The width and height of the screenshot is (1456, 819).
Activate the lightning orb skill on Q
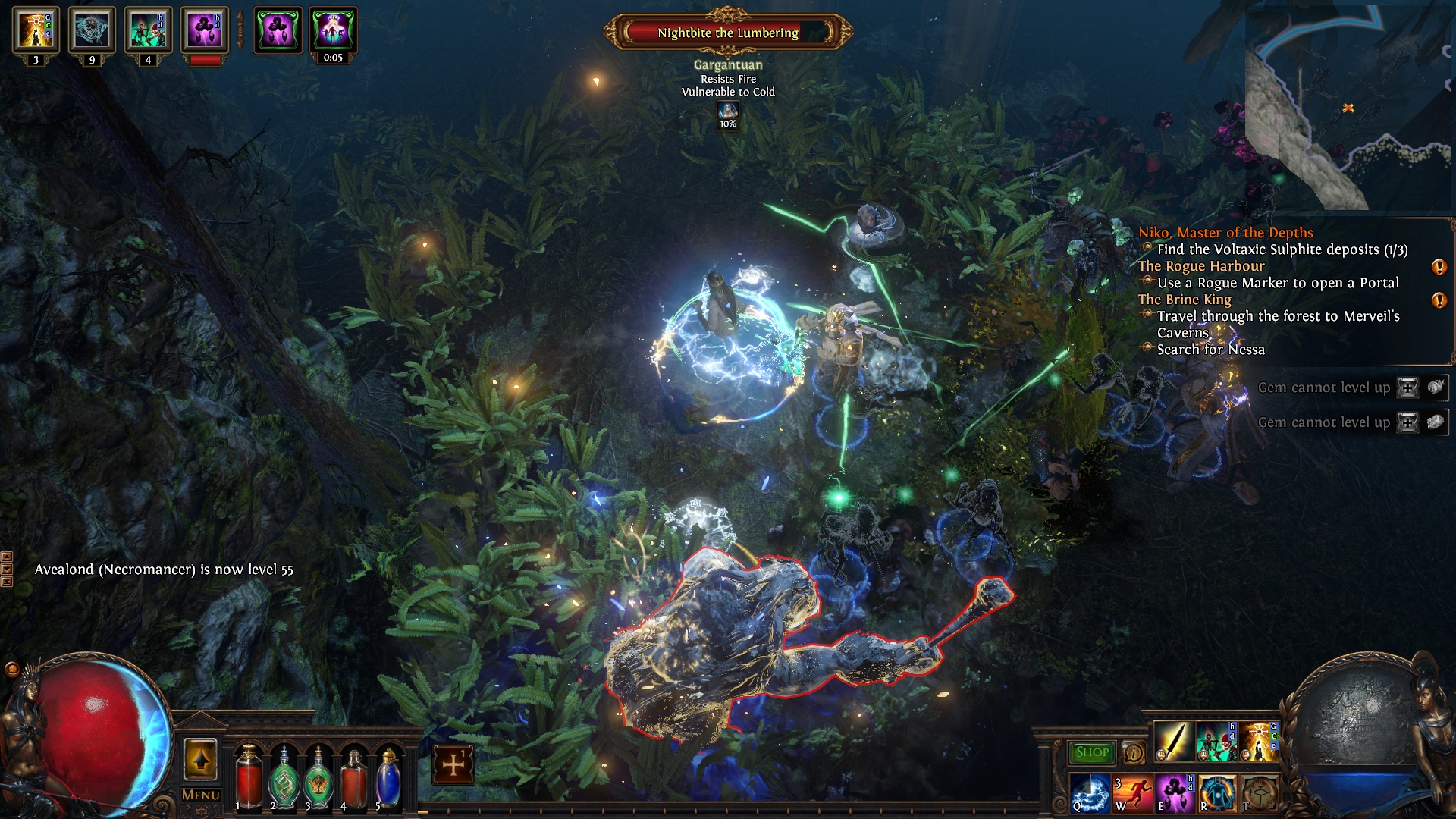pyautogui.click(x=1090, y=792)
